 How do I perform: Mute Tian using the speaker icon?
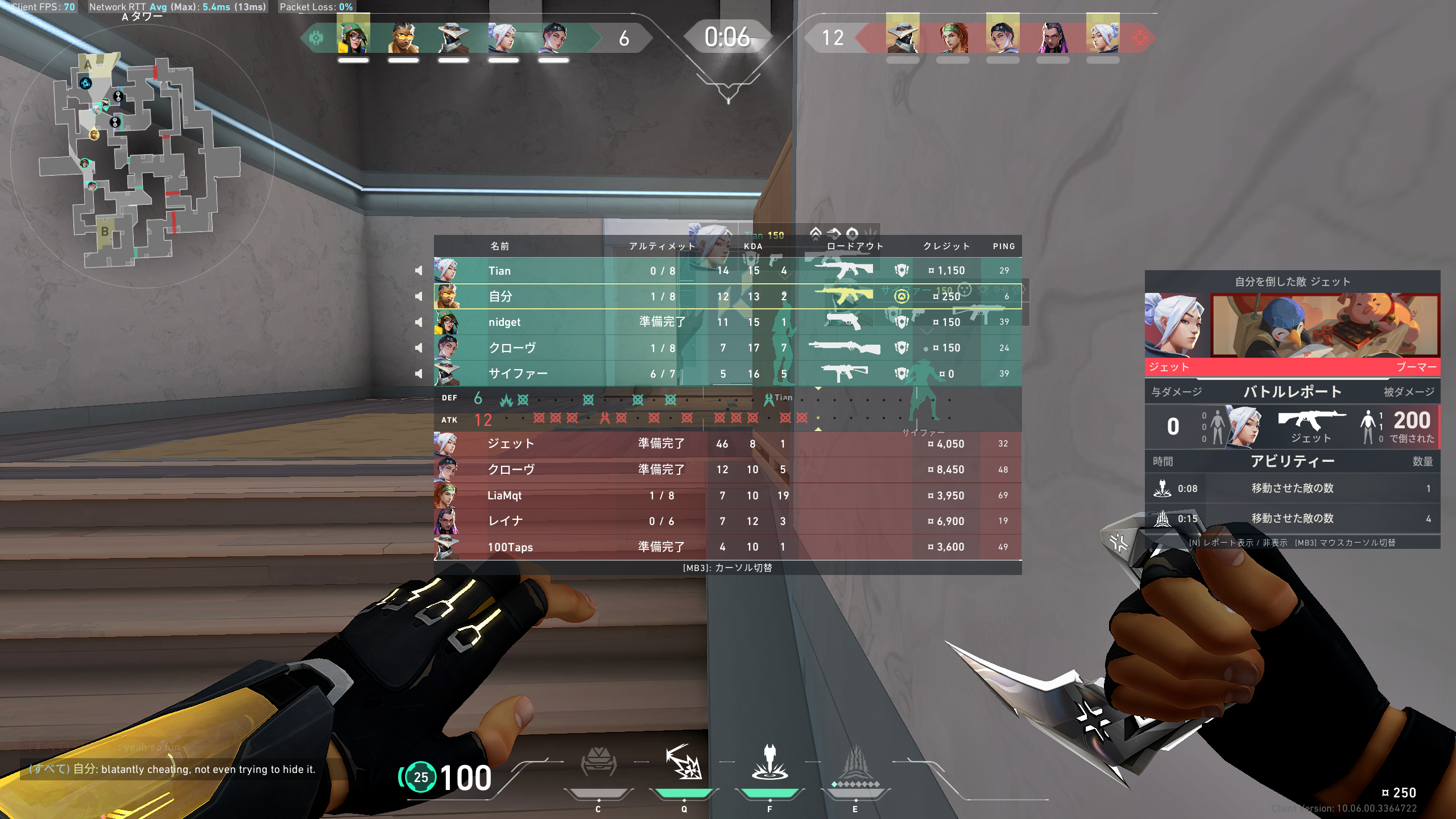(x=419, y=271)
